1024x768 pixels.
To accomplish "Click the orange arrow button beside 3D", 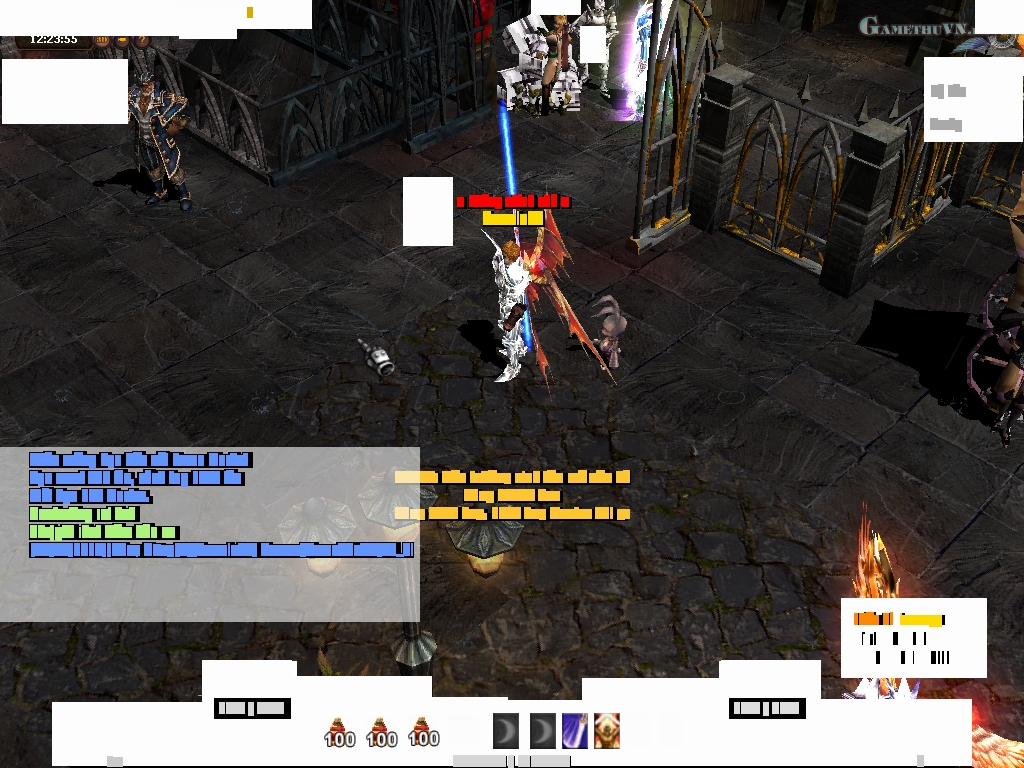I will point(122,41).
